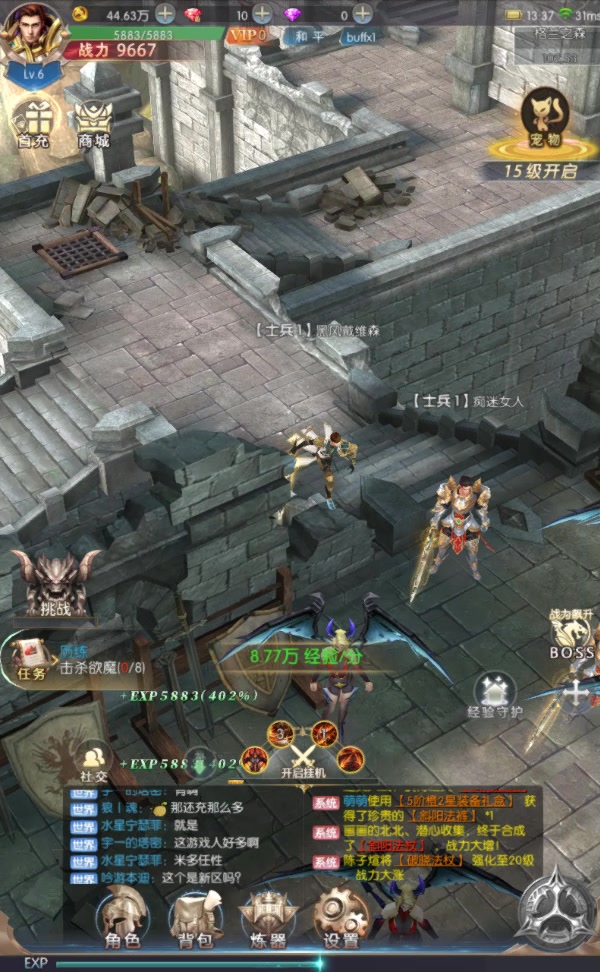600x972 pixels.
Task: Open the 背包 backpack
Action: coord(196,916)
